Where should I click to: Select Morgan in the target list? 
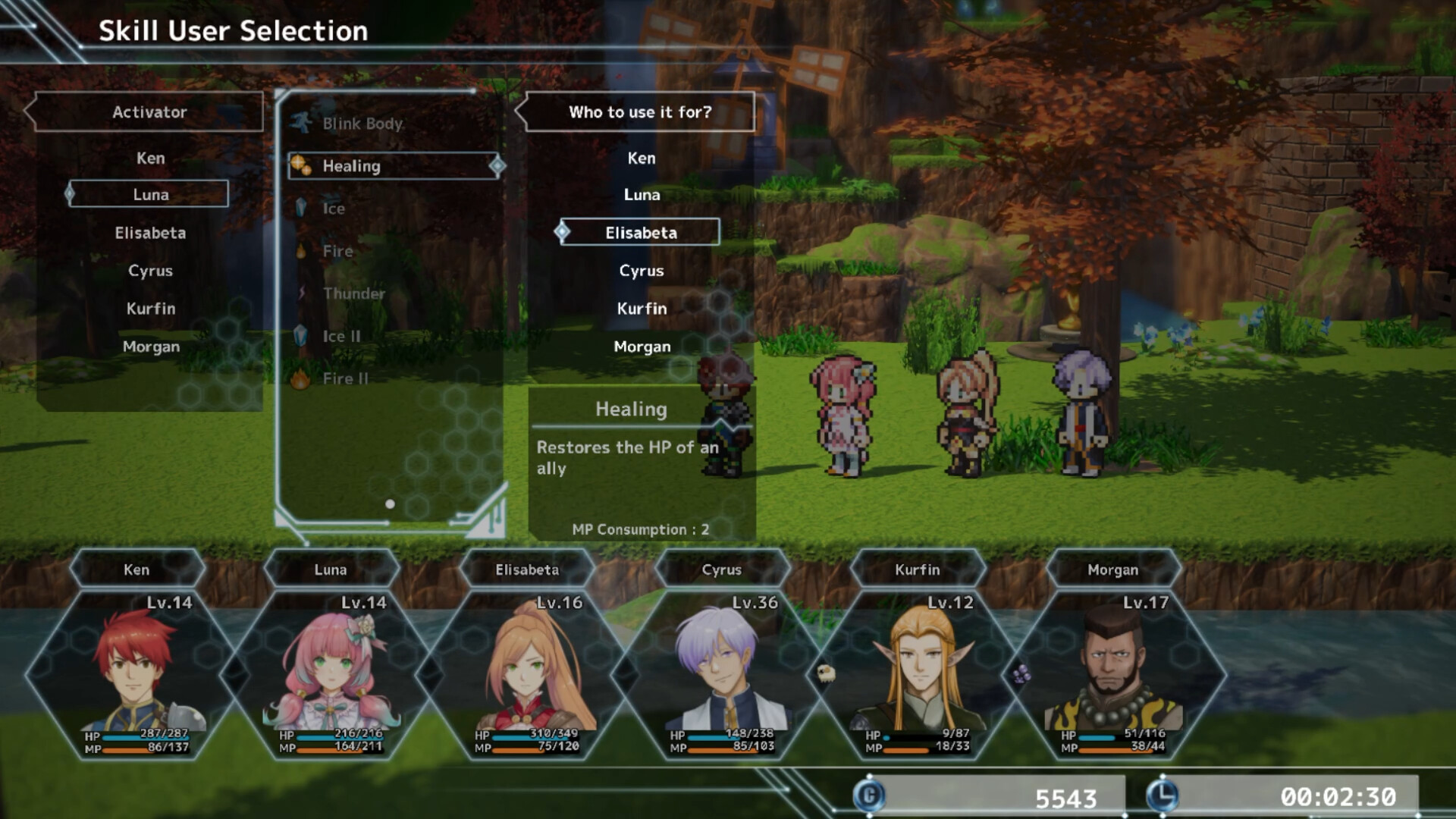point(641,347)
